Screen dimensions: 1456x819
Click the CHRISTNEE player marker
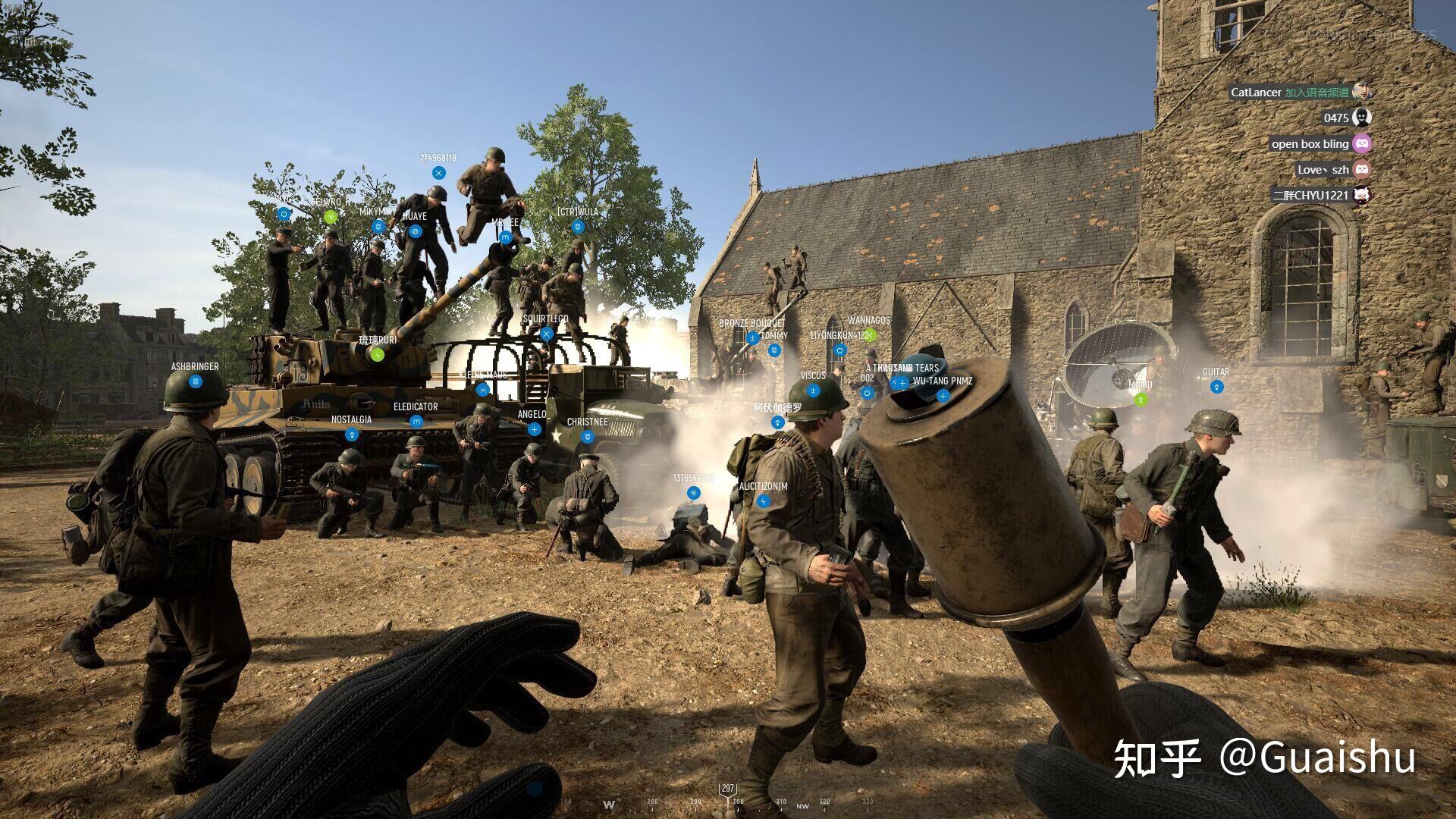tap(587, 437)
